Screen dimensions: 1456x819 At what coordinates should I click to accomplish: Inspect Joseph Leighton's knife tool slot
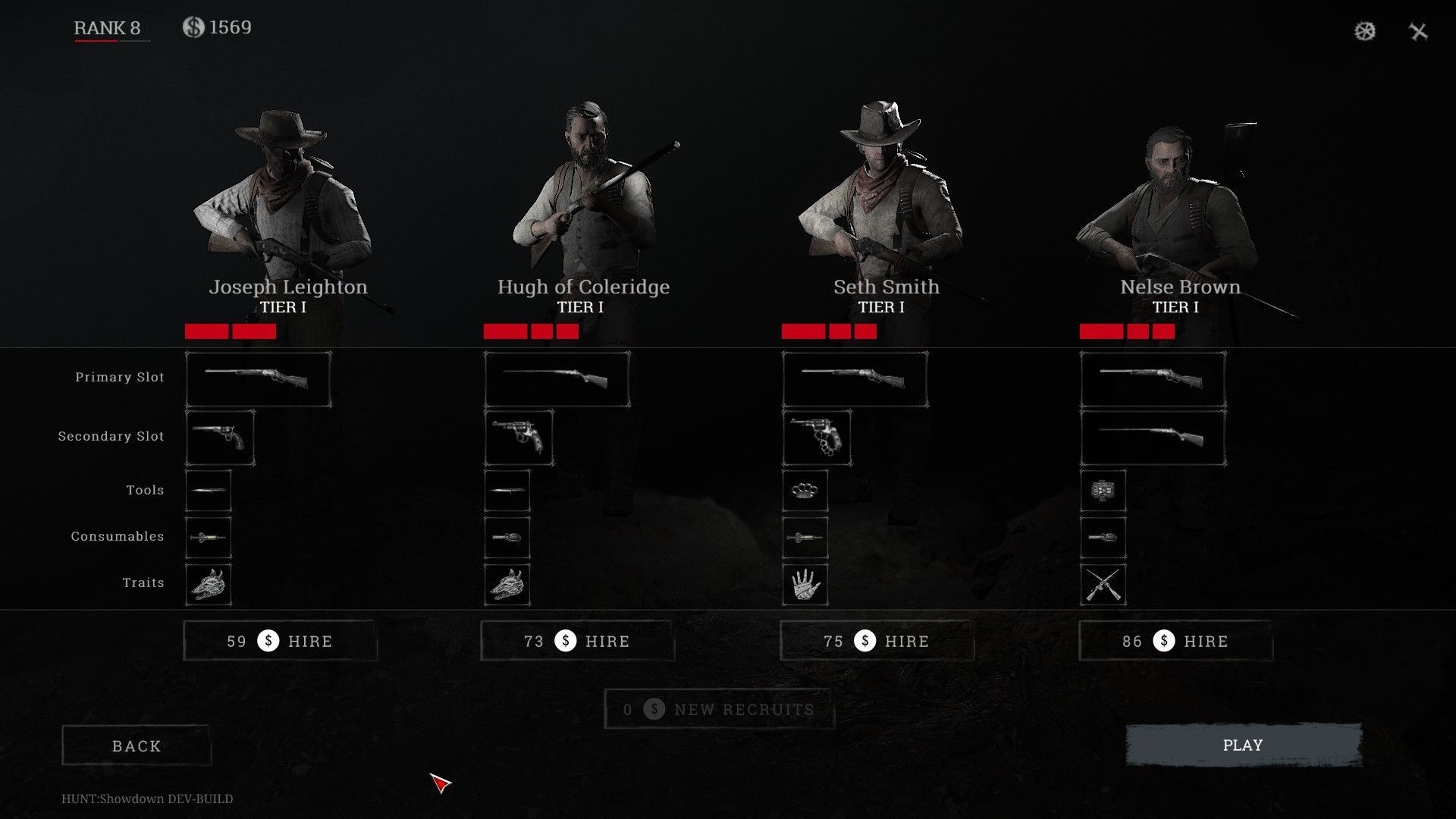click(209, 491)
